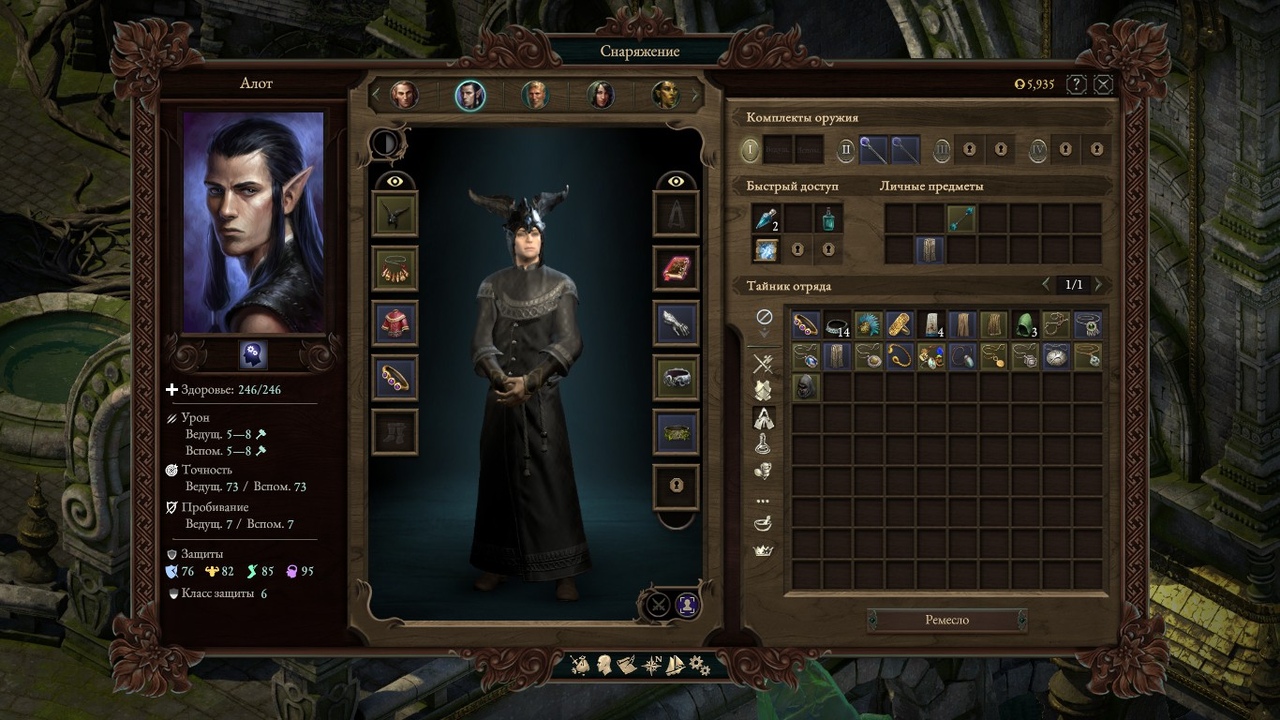Image resolution: width=1280 pixels, height=720 pixels.
Task: Open the help question mark button
Action: [x=1077, y=84]
